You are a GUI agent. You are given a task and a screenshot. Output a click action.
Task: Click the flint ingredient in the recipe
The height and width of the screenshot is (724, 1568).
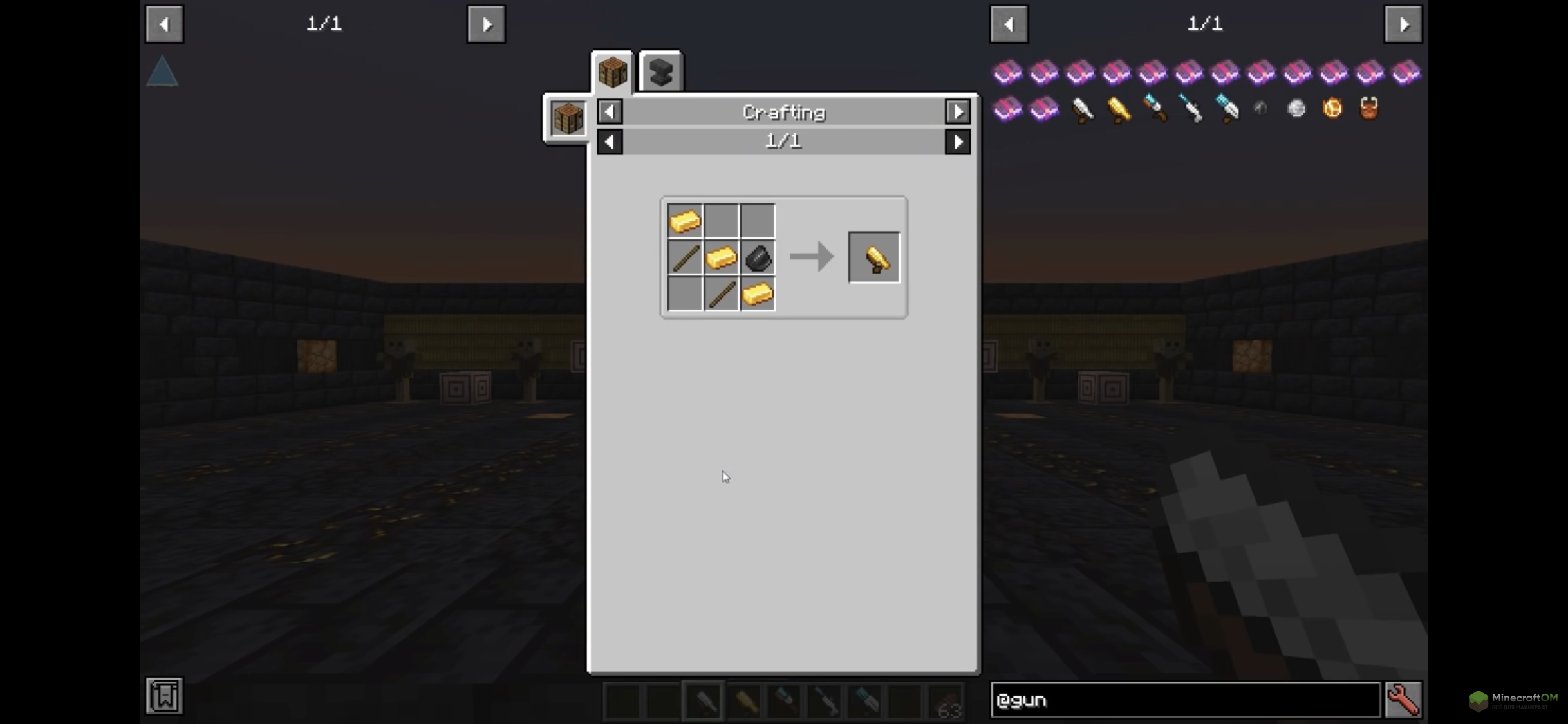click(x=758, y=259)
